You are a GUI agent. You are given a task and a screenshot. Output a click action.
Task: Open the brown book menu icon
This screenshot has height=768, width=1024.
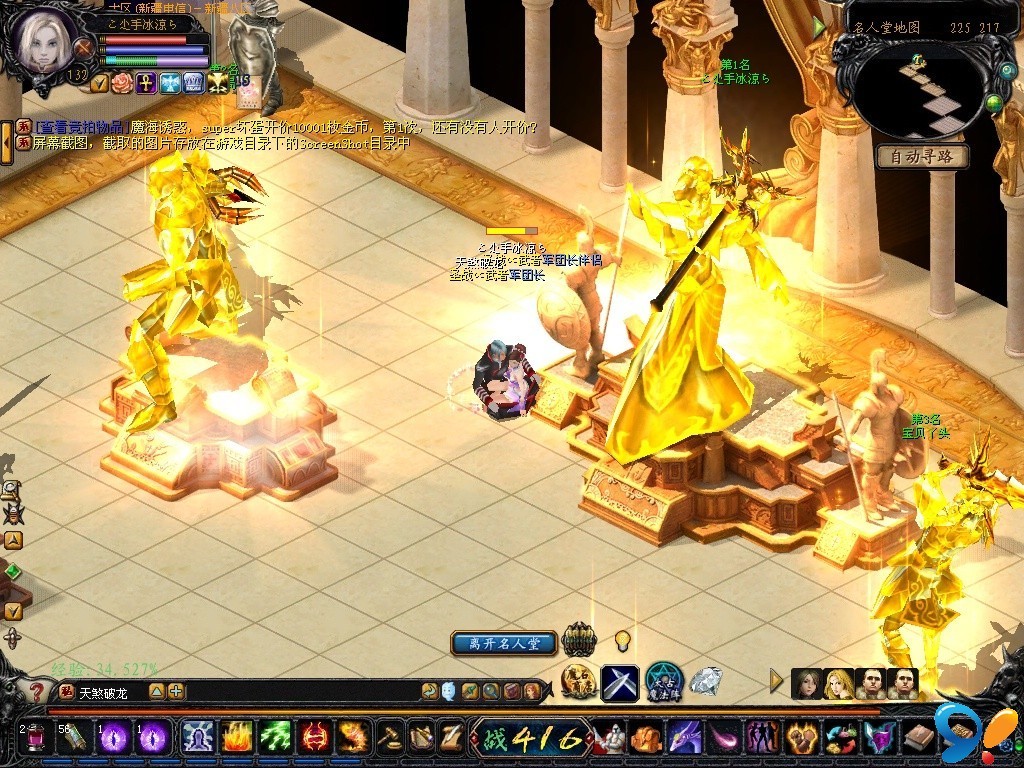coord(918,738)
